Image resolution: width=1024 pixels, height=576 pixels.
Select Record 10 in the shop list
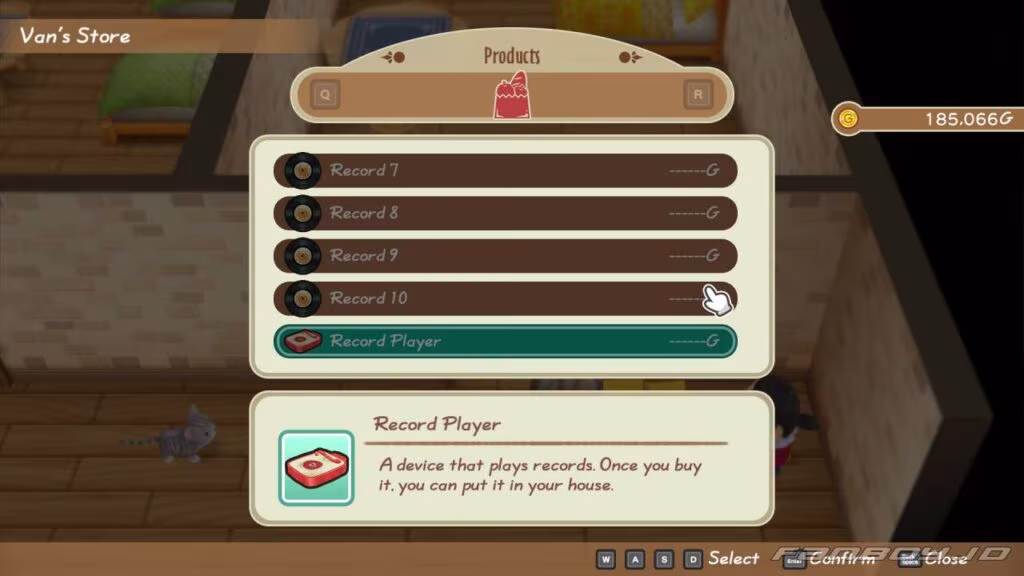coord(505,298)
